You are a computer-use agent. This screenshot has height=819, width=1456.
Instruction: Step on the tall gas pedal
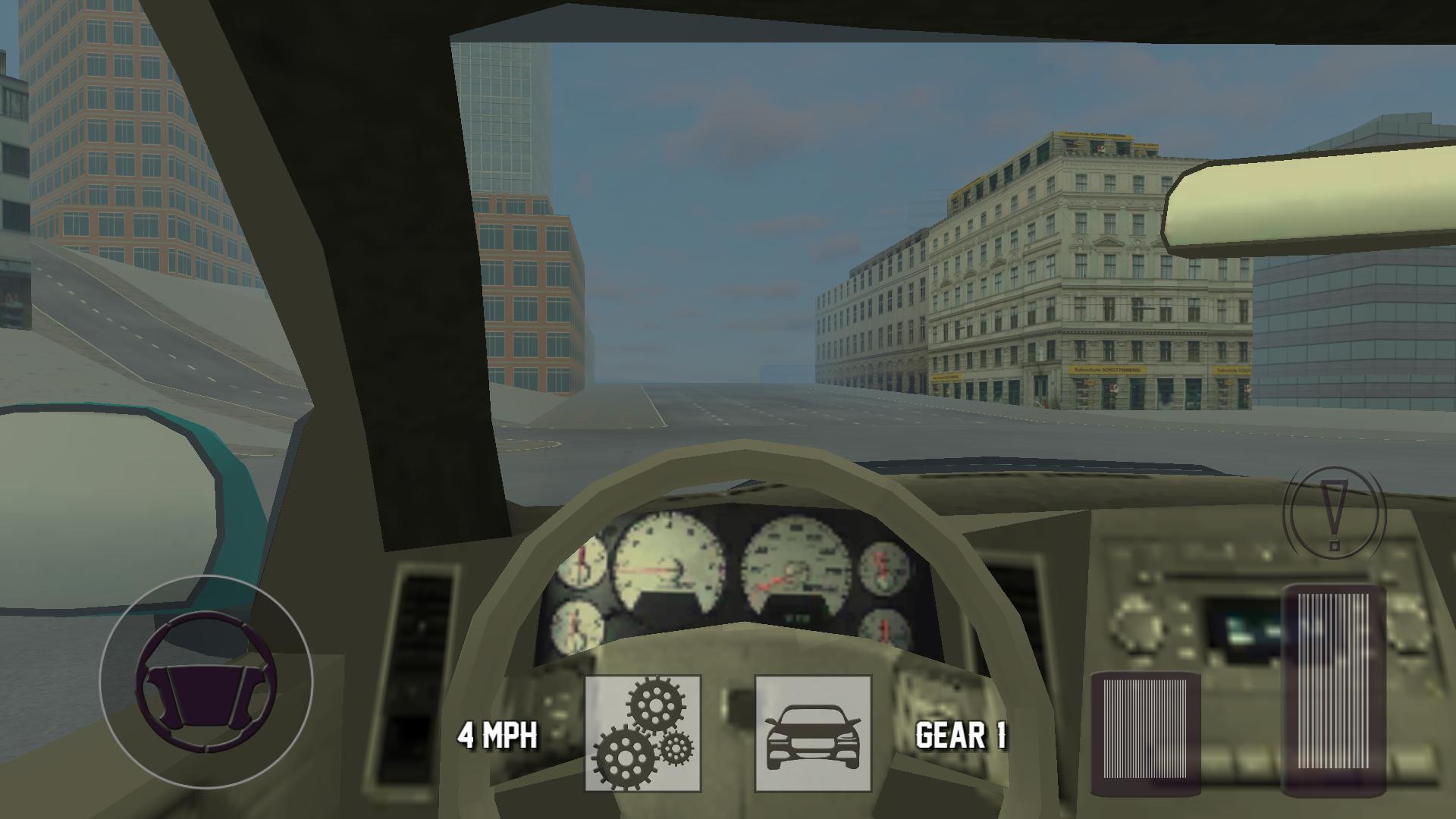(1333, 690)
